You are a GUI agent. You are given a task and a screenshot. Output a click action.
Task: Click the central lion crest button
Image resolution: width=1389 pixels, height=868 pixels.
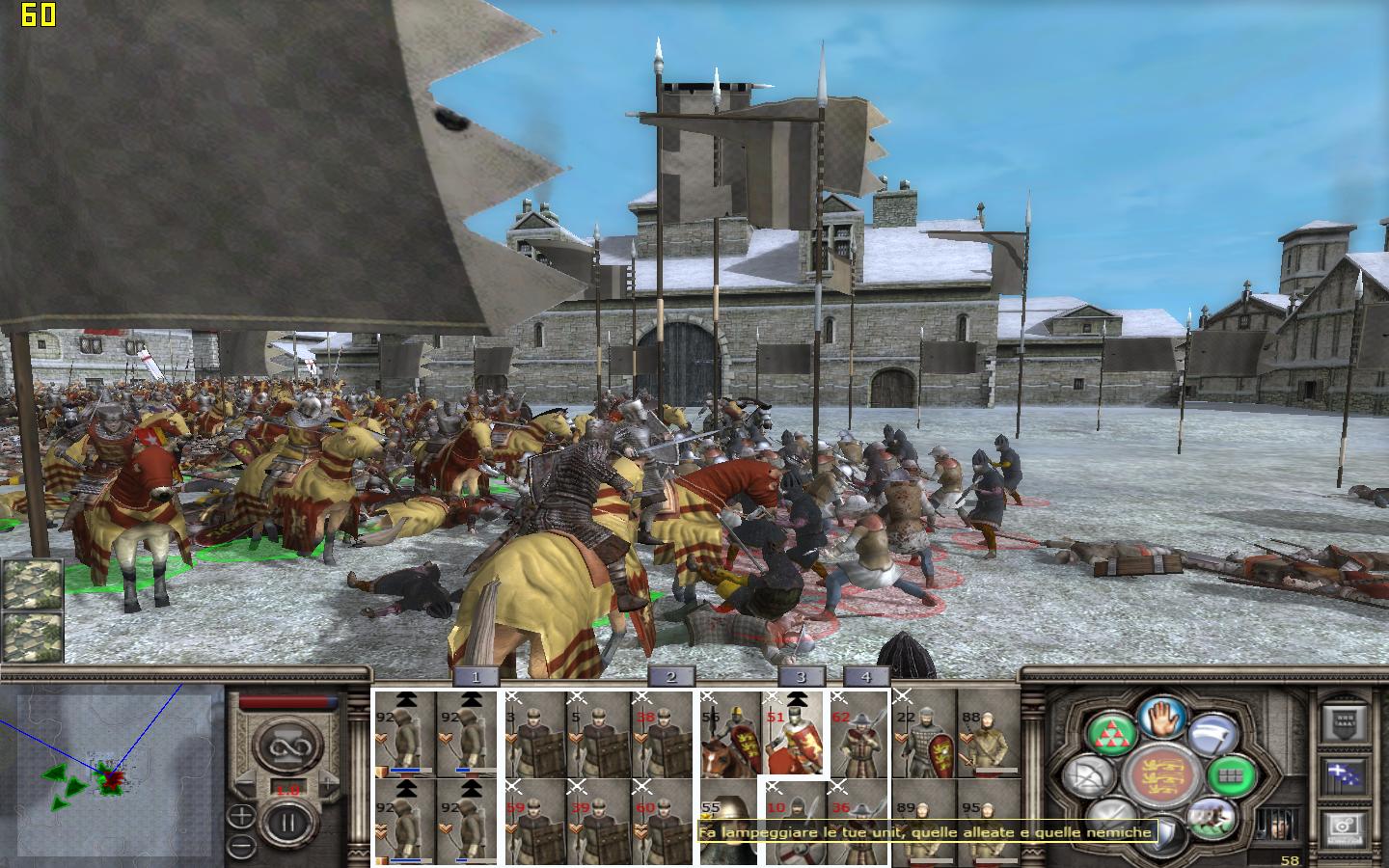coord(1161,776)
